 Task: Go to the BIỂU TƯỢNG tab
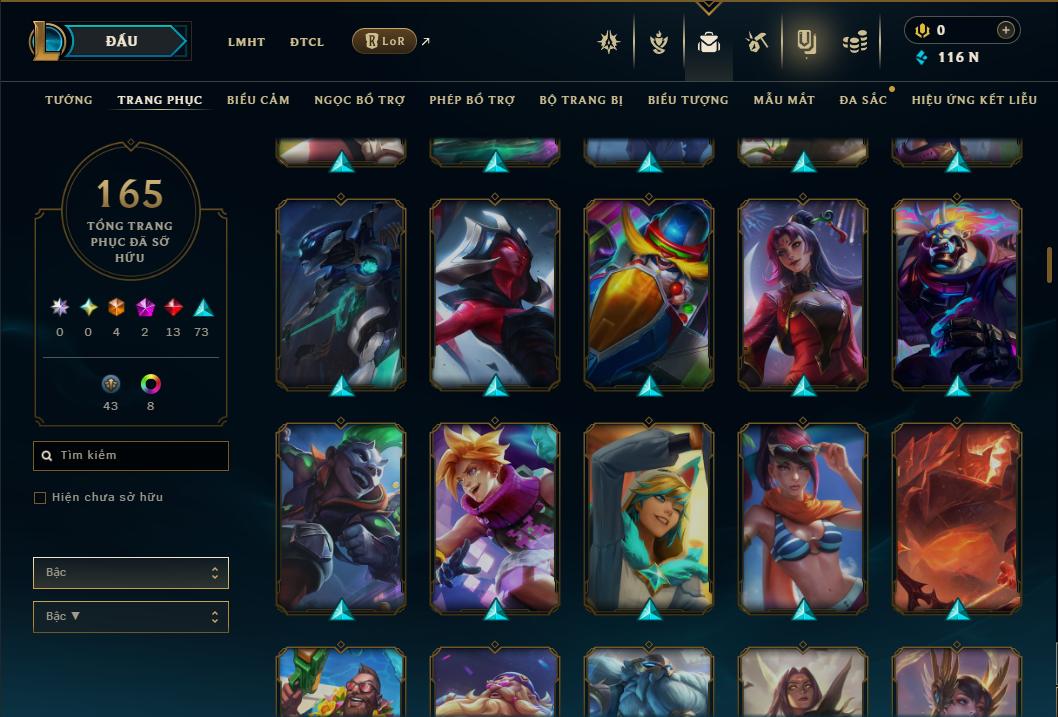[x=688, y=100]
